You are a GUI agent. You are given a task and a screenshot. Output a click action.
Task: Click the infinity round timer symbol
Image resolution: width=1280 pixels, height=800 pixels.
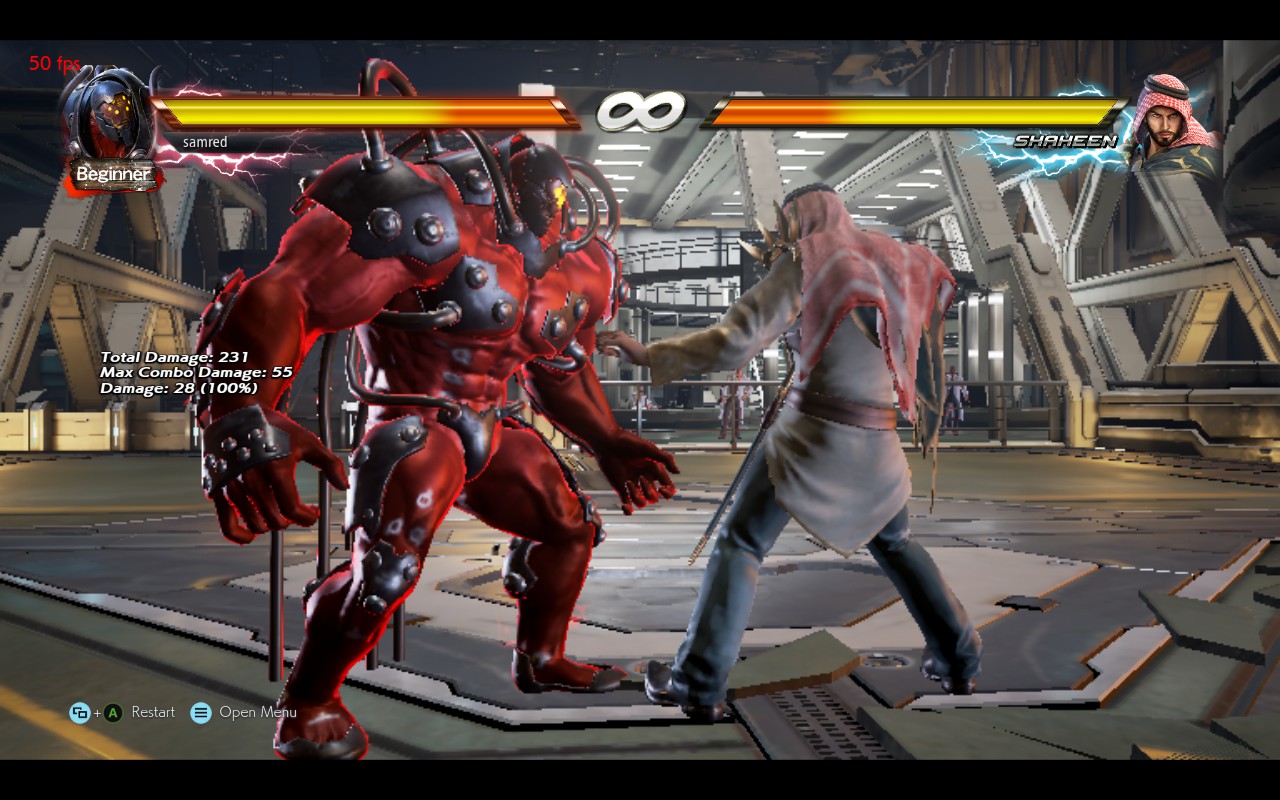pyautogui.click(x=641, y=112)
